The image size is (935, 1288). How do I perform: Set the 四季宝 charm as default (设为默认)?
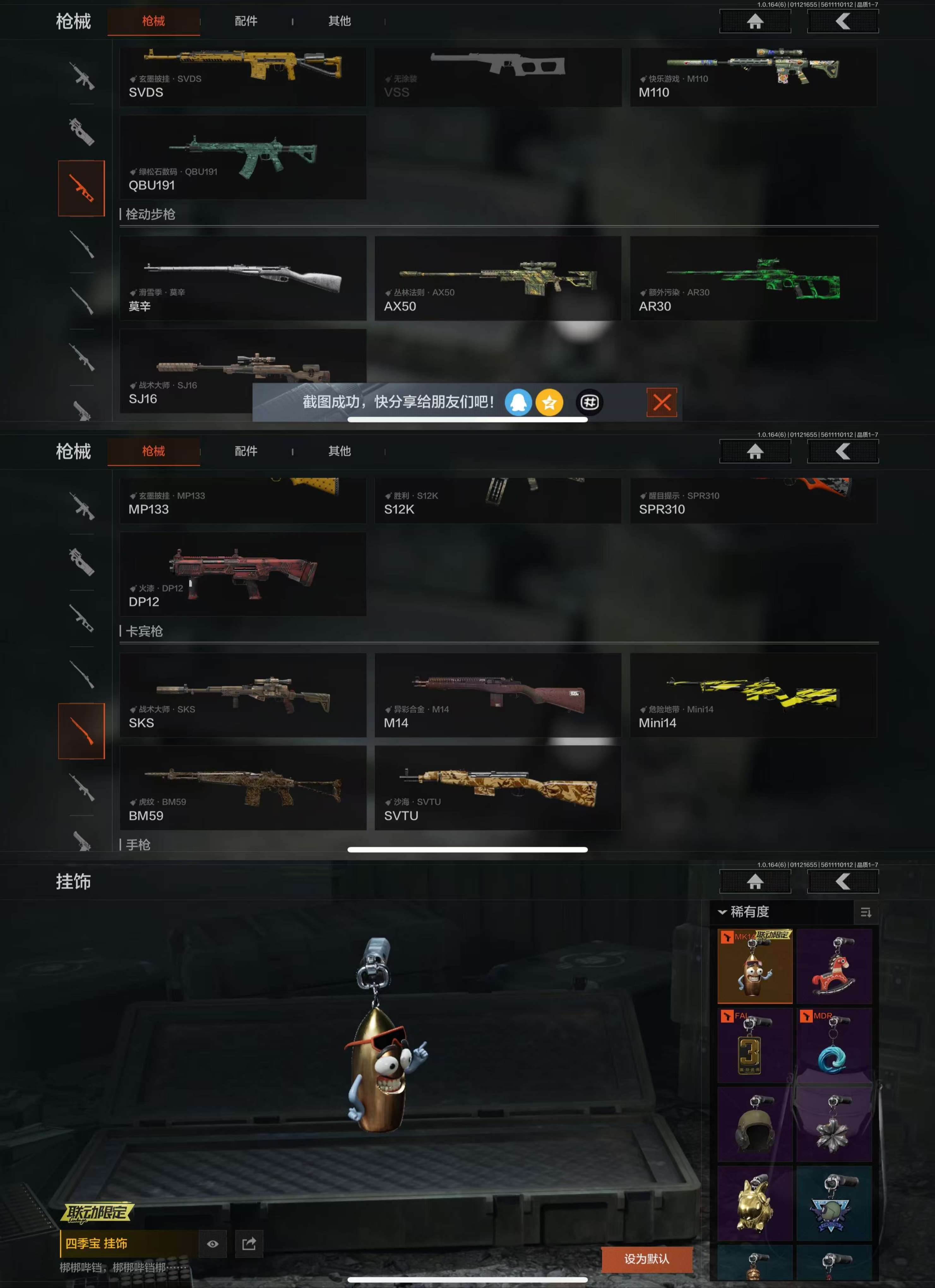(646, 1259)
